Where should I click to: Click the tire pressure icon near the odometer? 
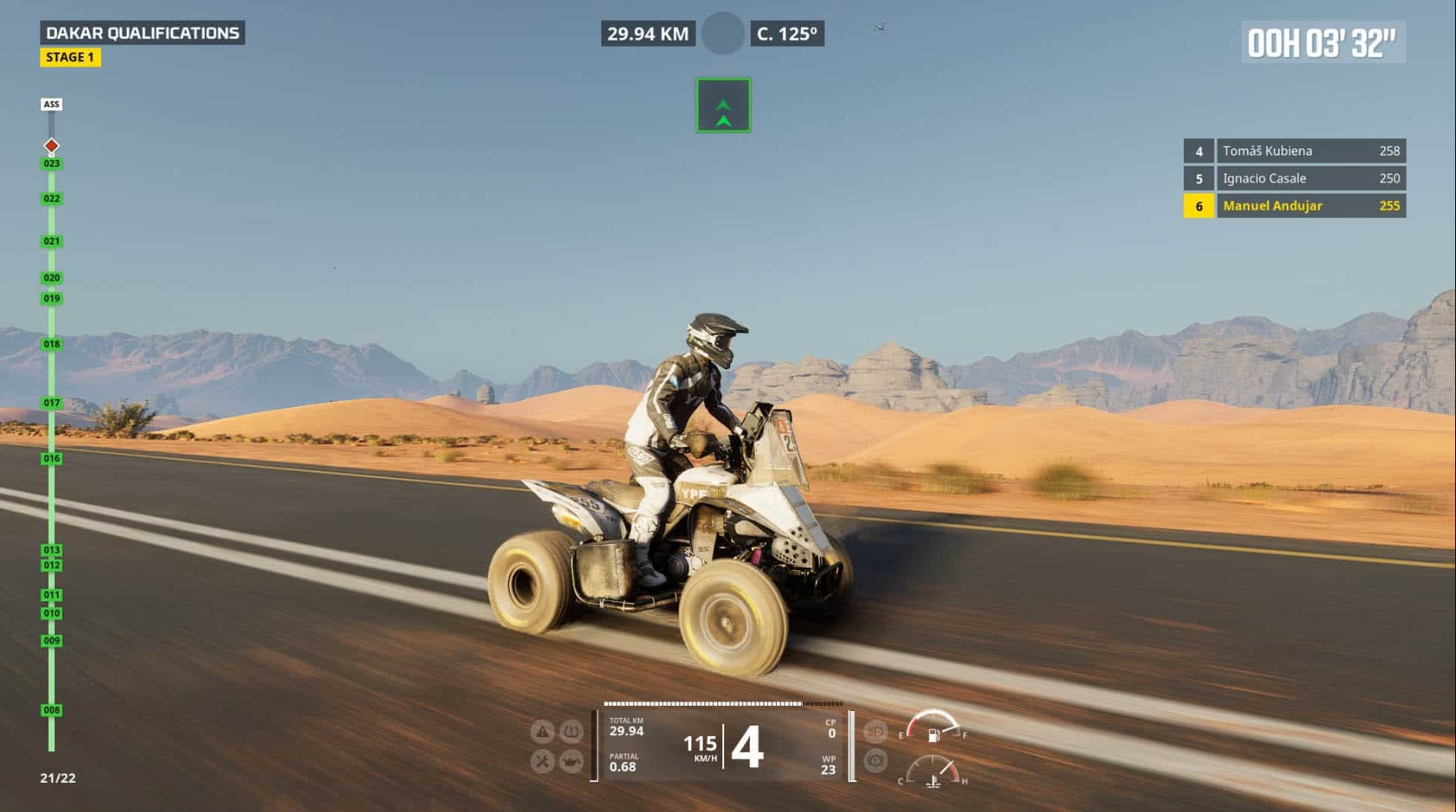pos(570,731)
